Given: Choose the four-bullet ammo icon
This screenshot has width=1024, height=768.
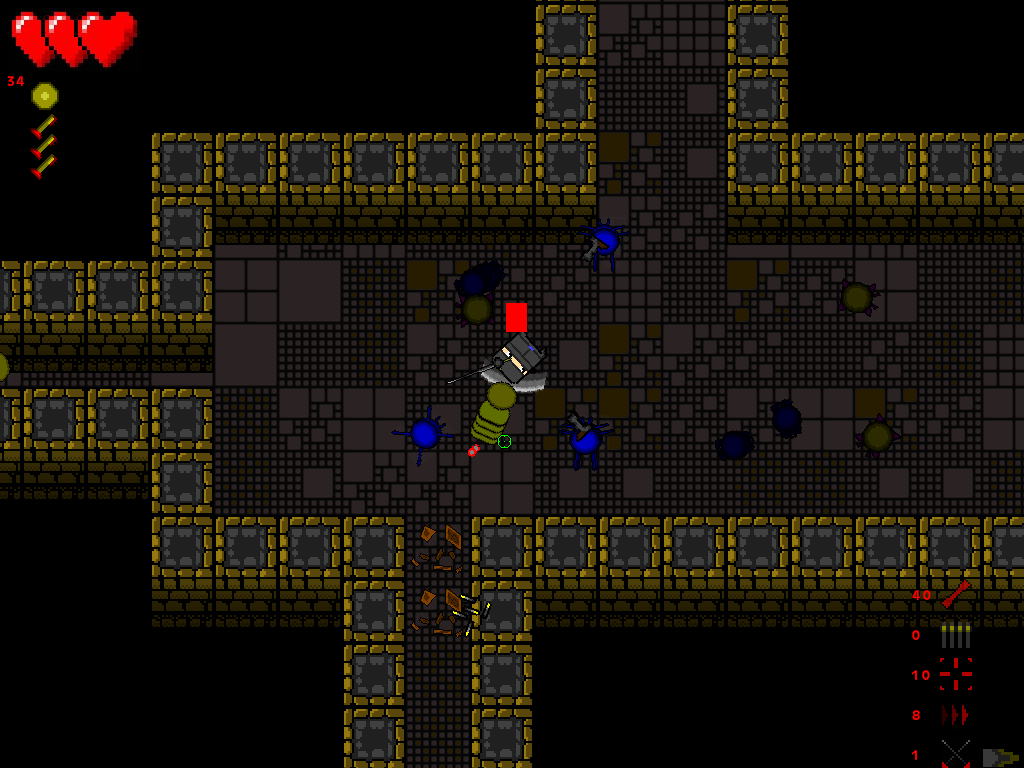Looking at the screenshot, I should coord(955,635).
